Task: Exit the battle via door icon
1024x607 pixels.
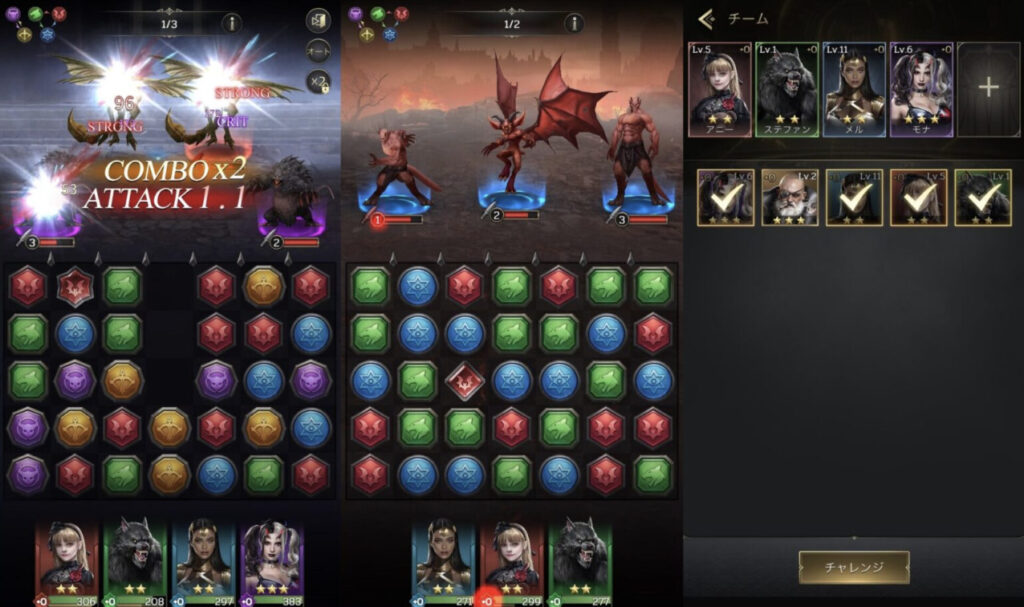Action: pos(319,20)
